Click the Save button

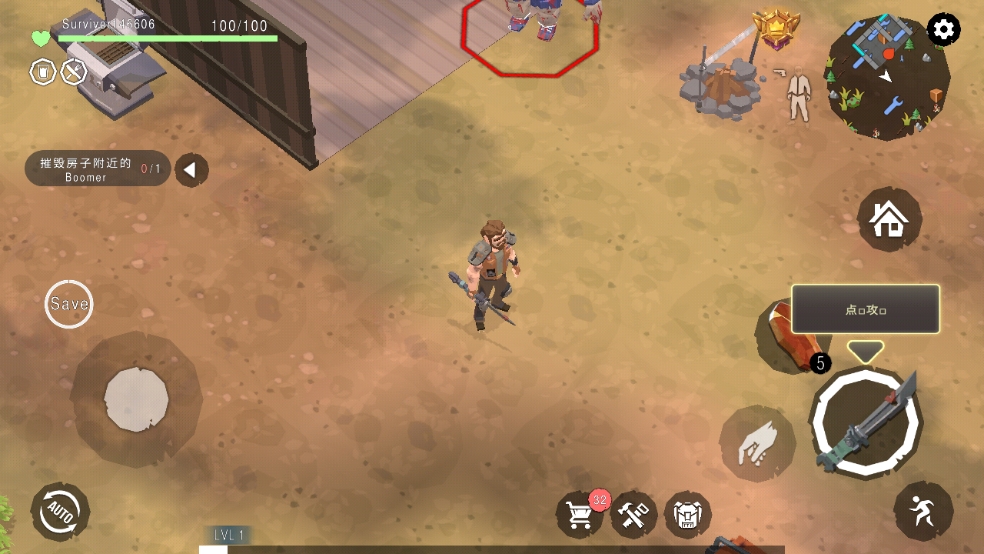(69, 304)
